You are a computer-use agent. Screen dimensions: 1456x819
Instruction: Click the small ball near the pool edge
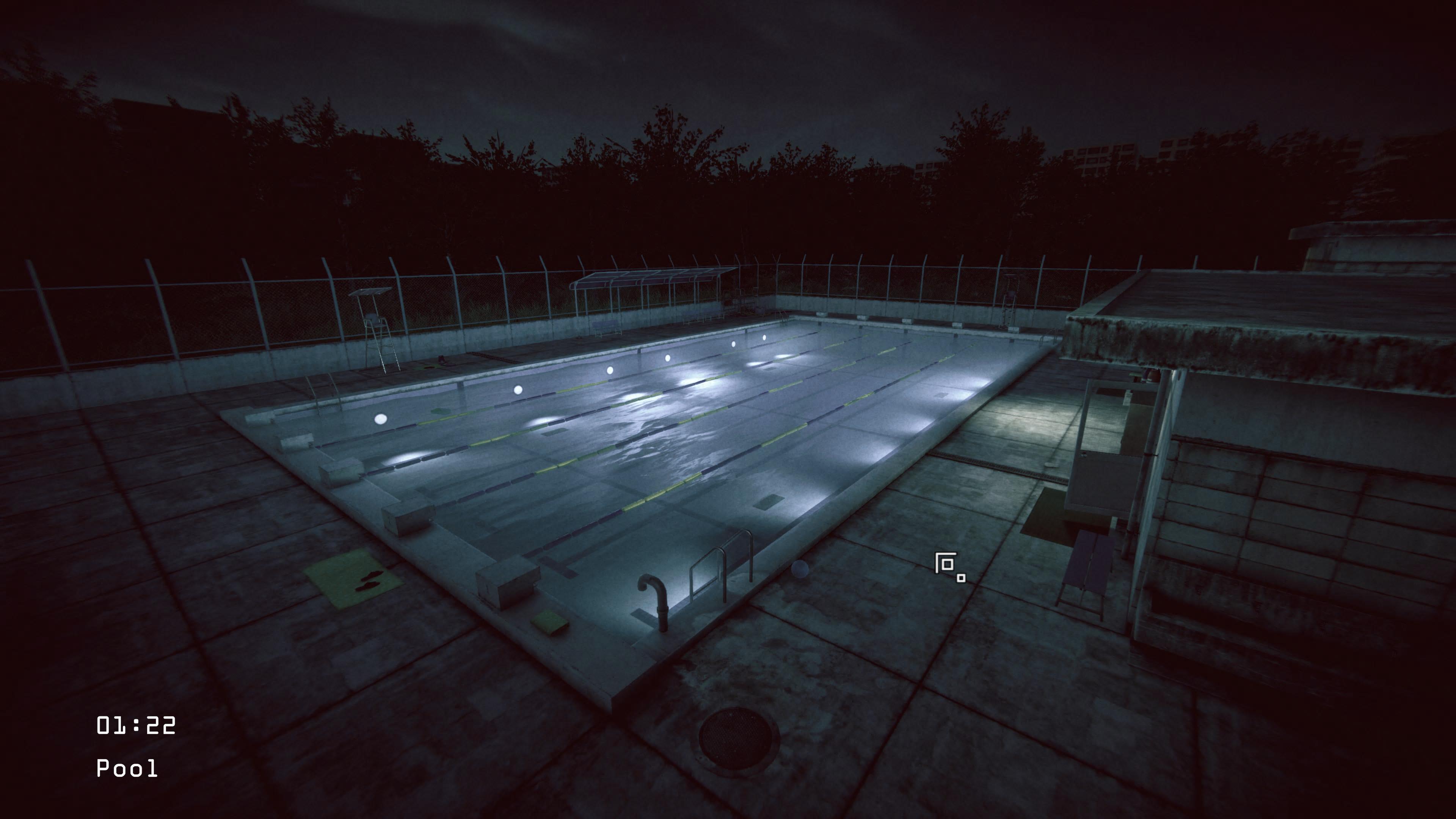(800, 569)
